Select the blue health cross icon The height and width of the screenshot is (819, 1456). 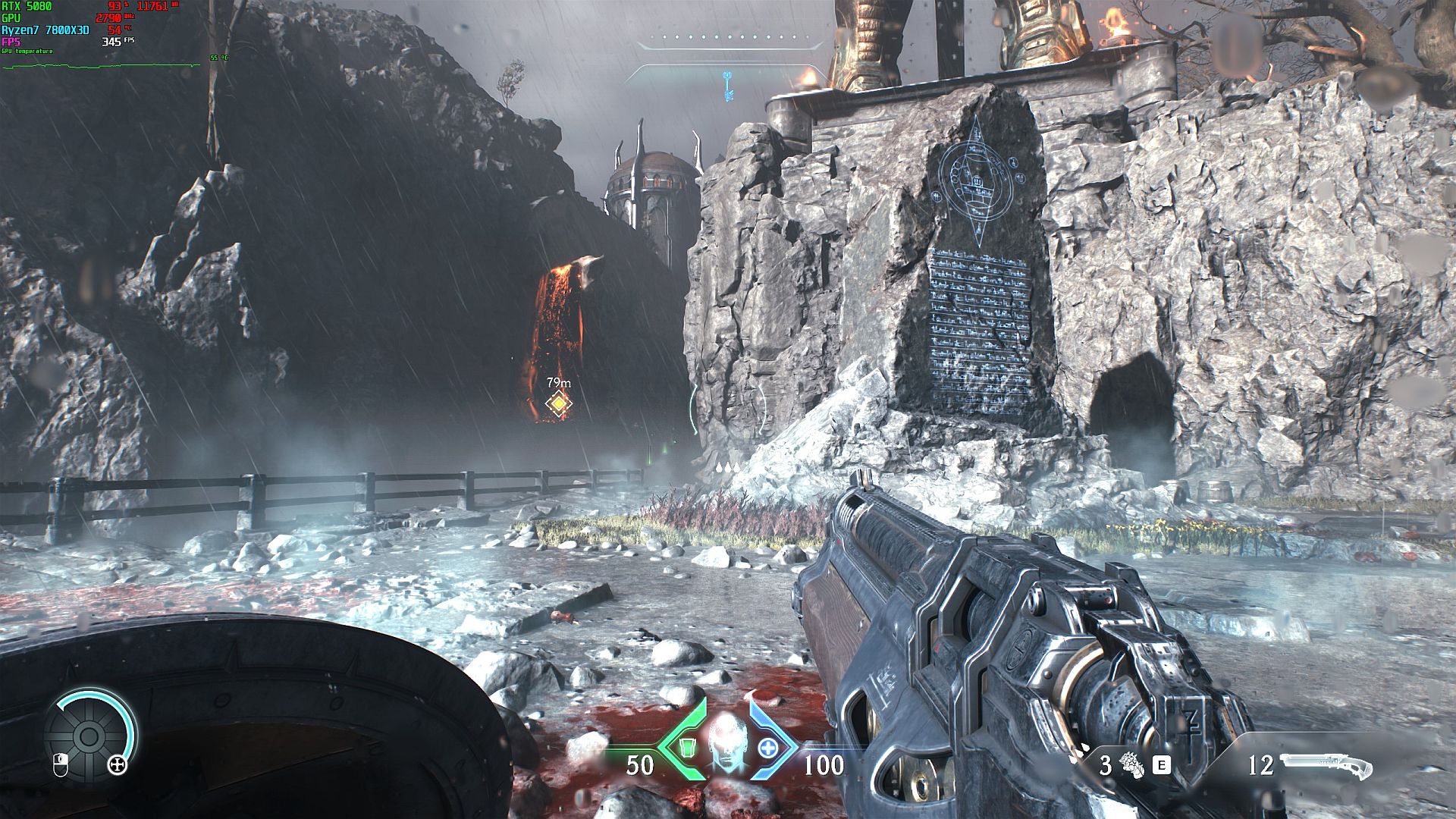click(x=768, y=748)
